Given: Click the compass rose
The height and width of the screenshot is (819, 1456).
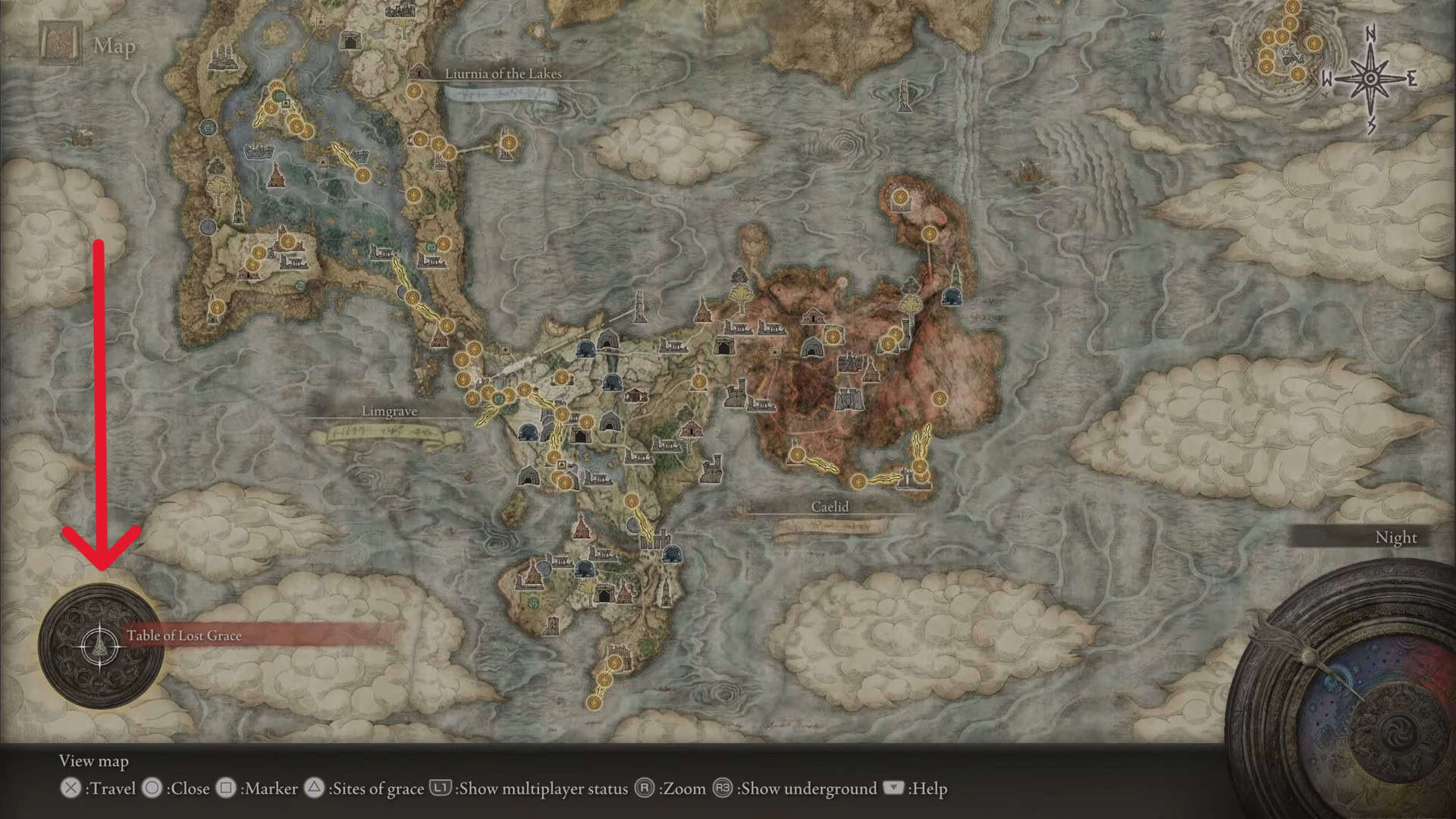Looking at the screenshot, I should click(x=1370, y=79).
